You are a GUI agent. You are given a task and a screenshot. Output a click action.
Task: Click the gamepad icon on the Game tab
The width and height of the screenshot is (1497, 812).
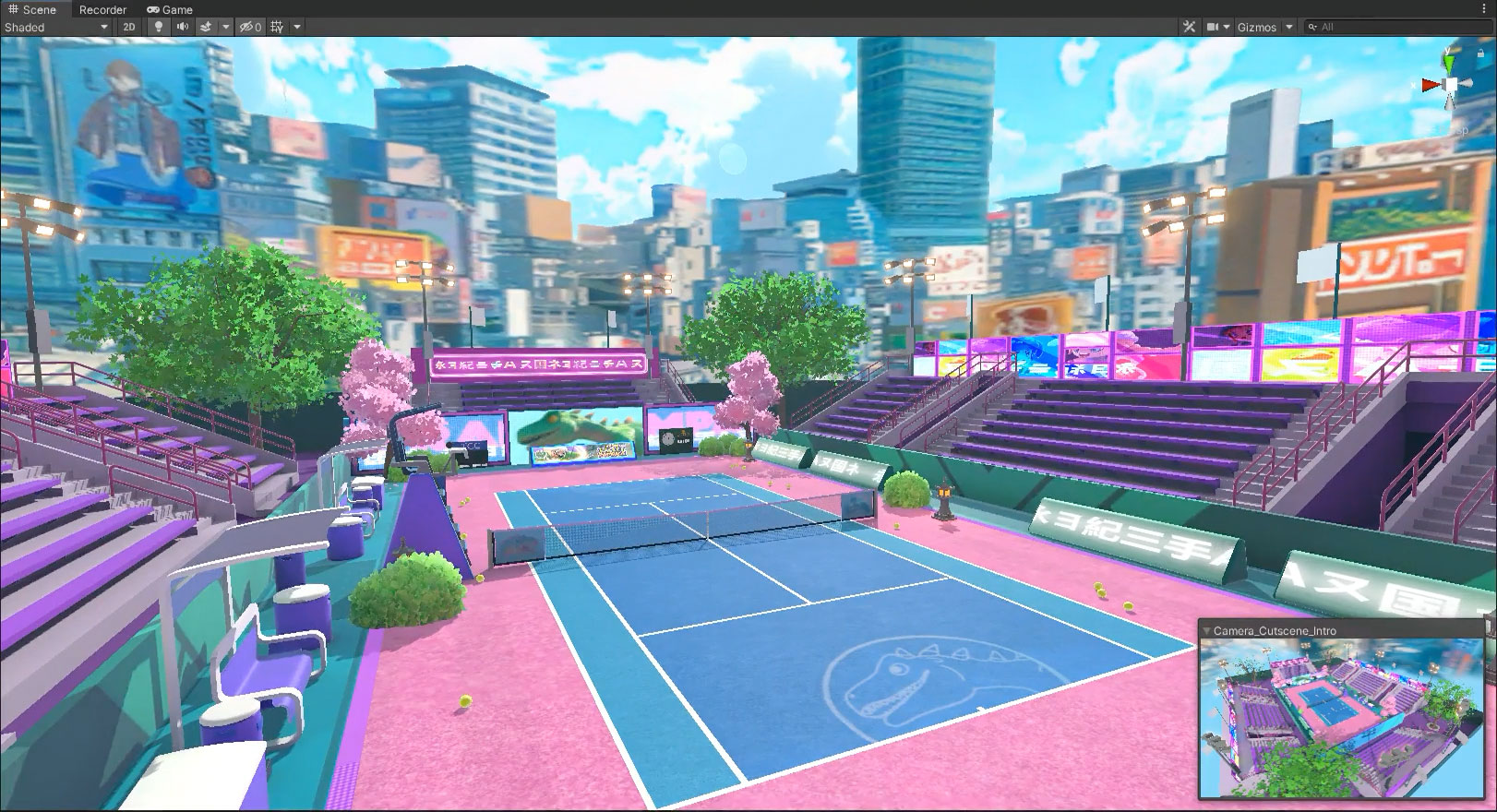pyautogui.click(x=153, y=9)
